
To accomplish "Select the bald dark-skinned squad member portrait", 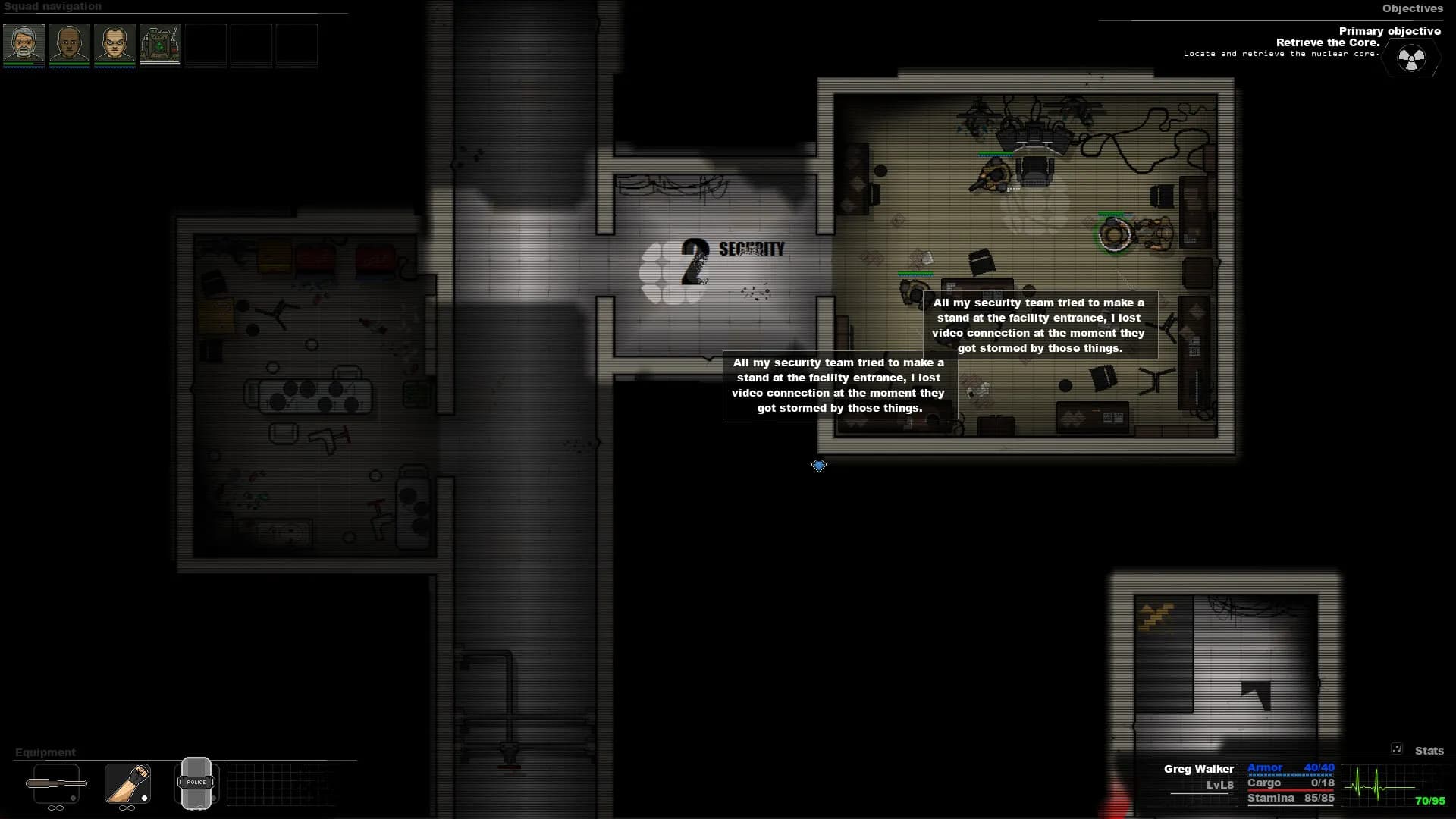I will coord(70,45).
